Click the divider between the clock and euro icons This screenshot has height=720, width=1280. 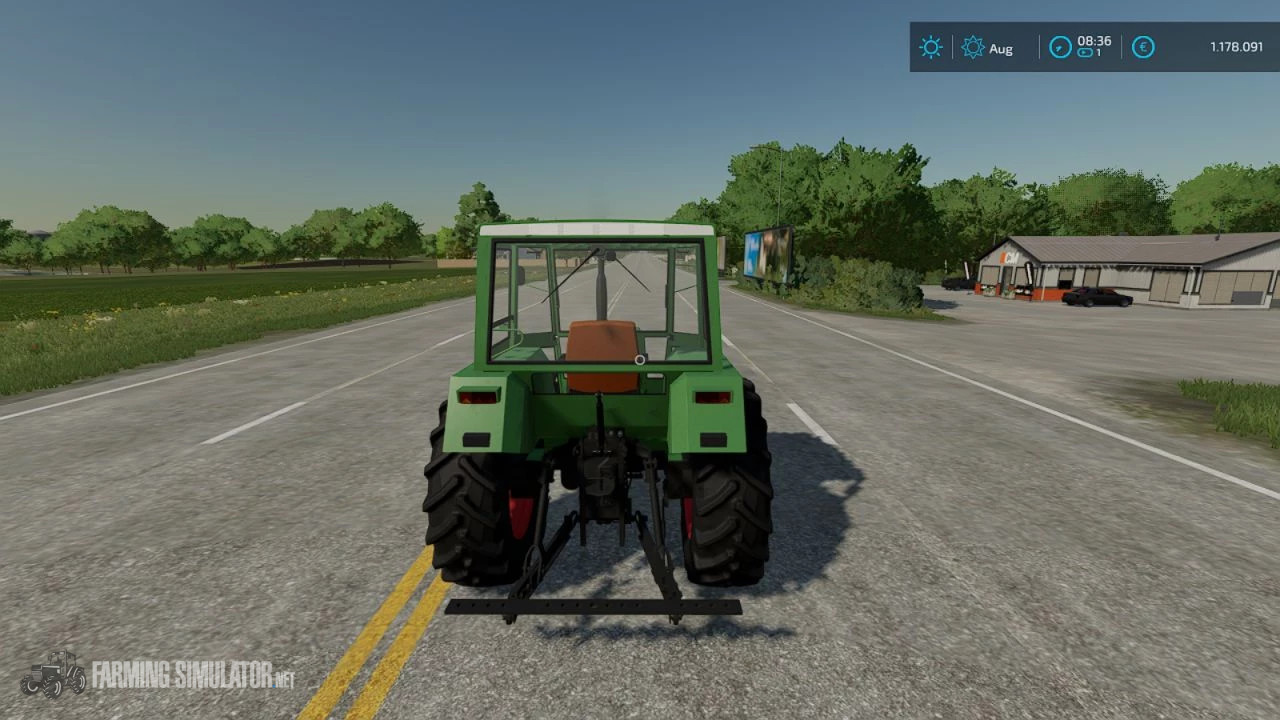1120,47
